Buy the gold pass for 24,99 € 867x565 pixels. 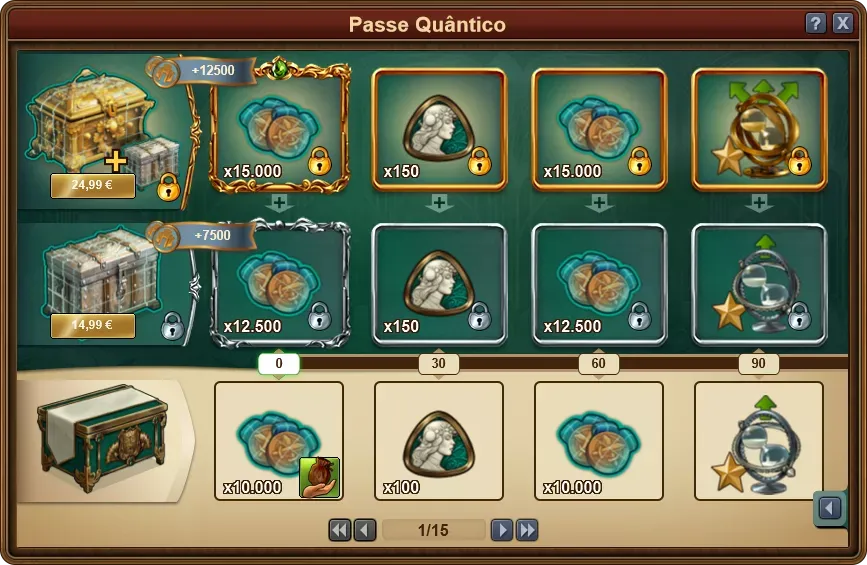tap(93, 186)
